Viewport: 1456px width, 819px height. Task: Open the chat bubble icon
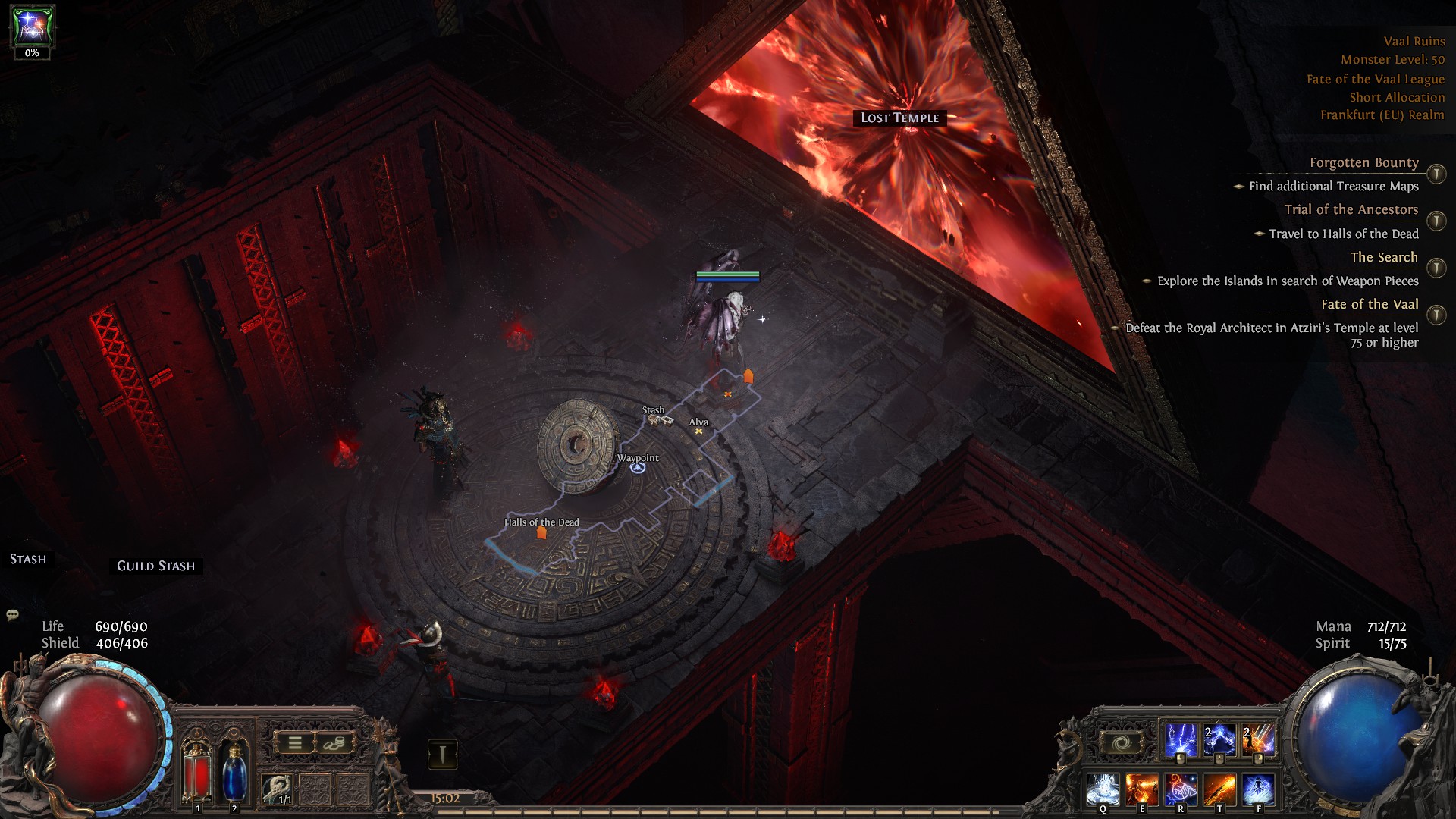12,615
